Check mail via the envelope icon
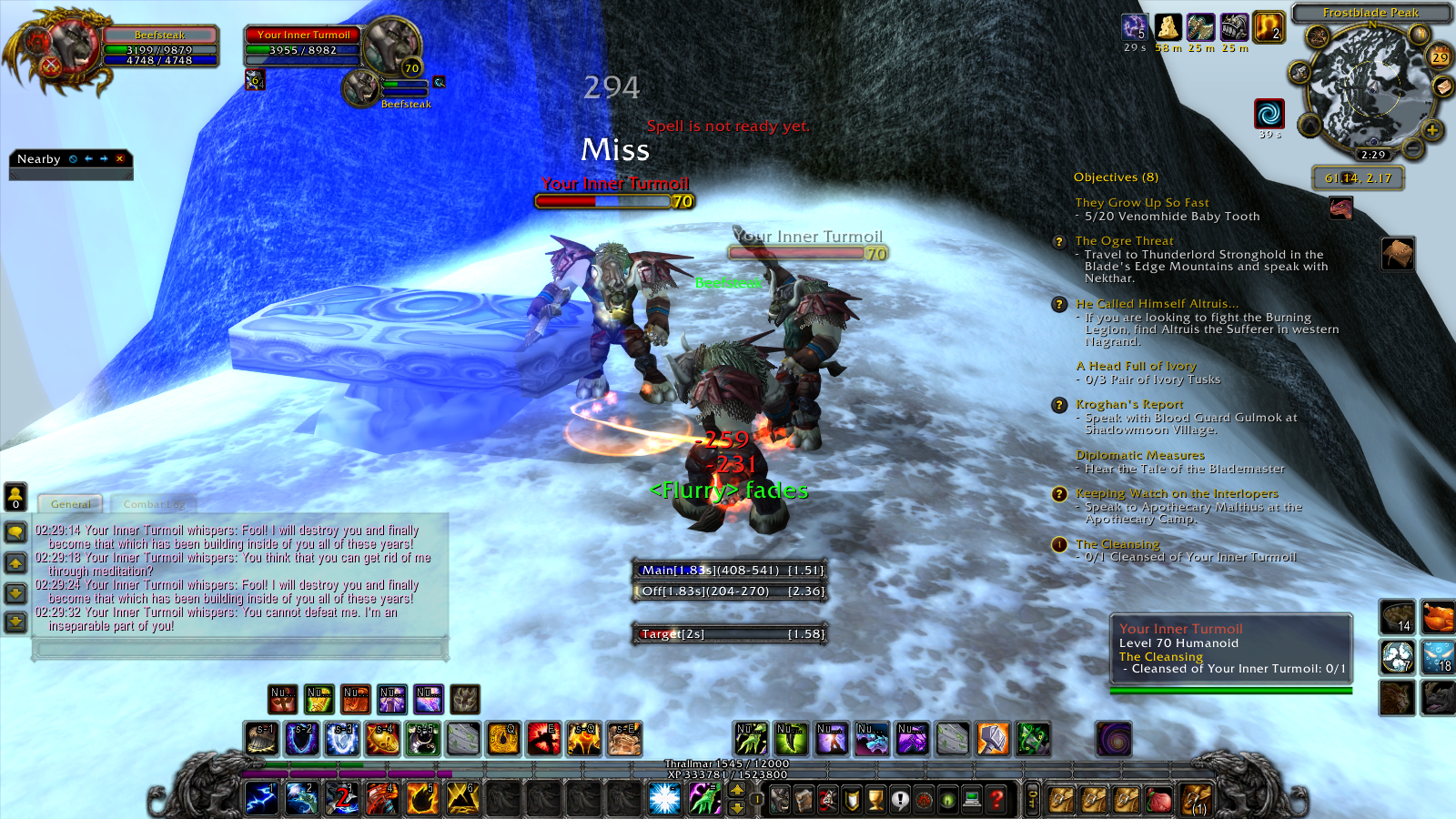1456x819 pixels. point(1442,86)
